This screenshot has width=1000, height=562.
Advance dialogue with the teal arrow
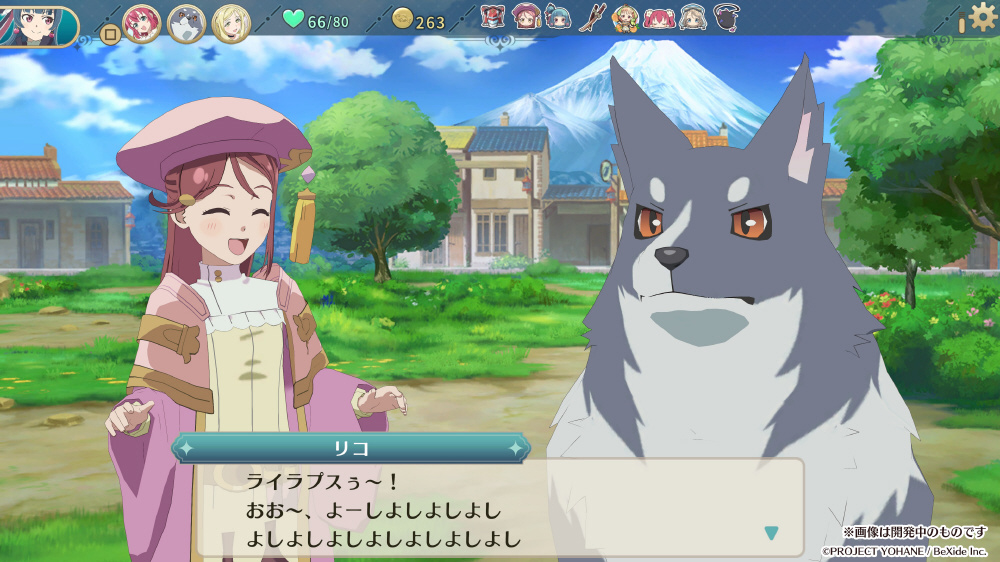[770, 533]
